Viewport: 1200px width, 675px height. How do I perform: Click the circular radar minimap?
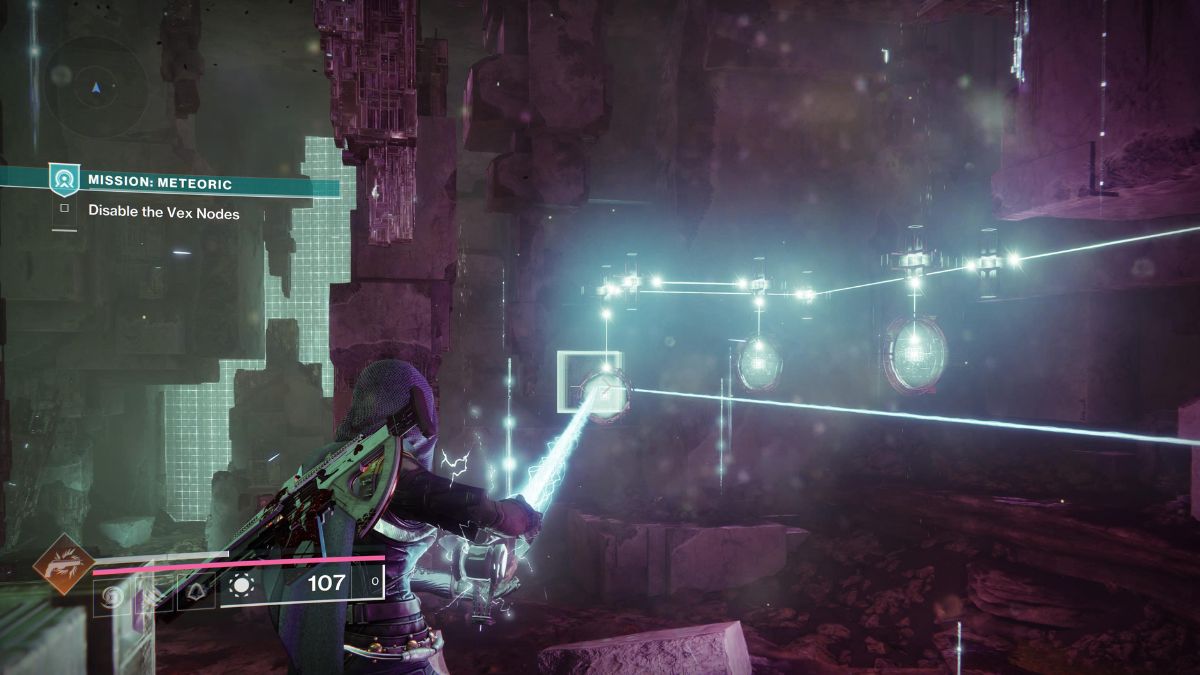coord(96,88)
